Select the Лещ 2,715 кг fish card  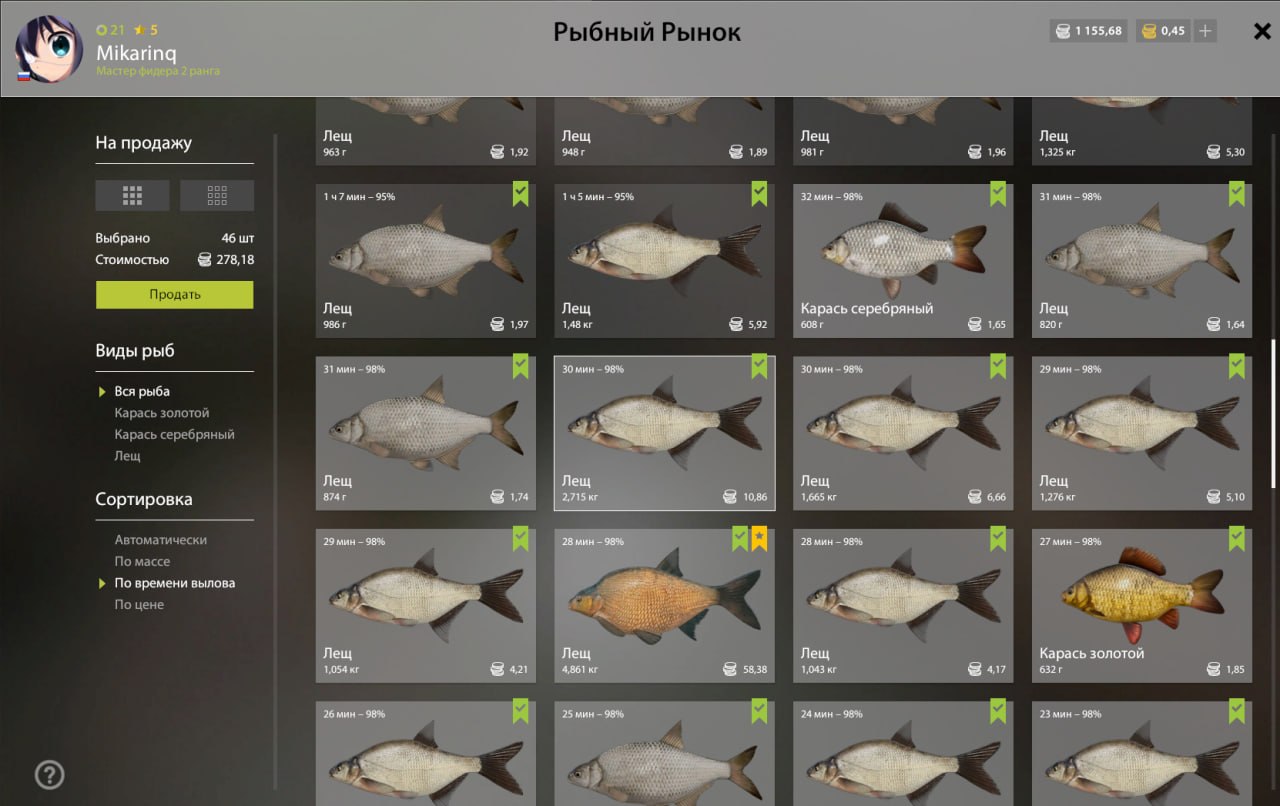663,432
